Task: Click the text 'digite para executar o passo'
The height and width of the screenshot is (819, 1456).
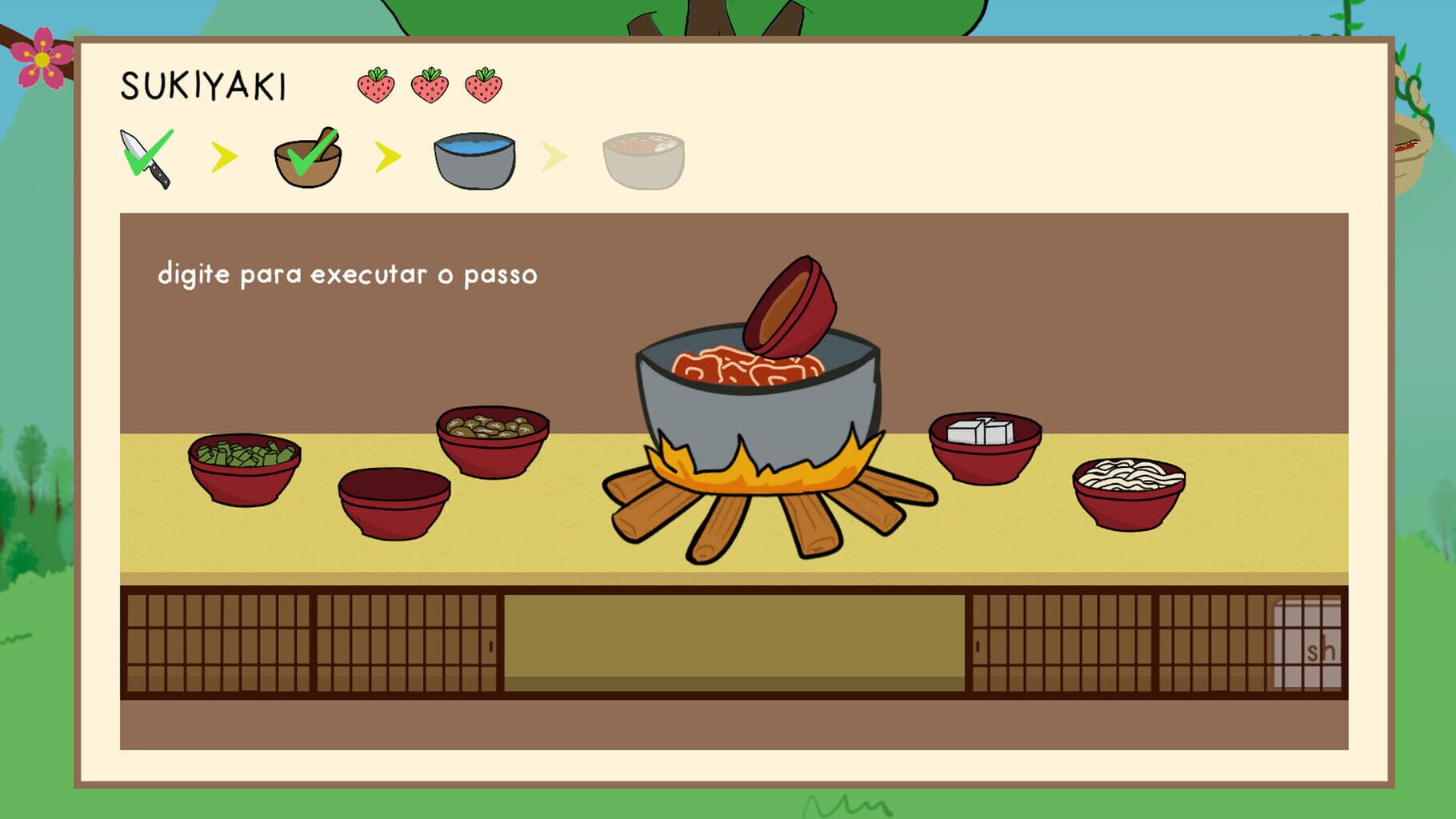Action: (x=350, y=274)
